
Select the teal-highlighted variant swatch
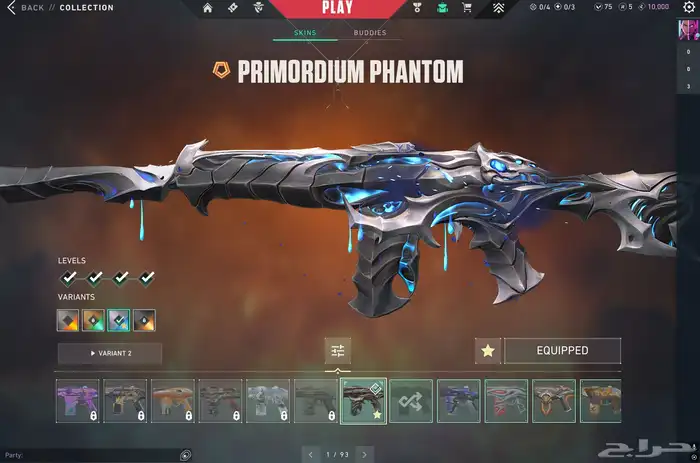[119, 320]
